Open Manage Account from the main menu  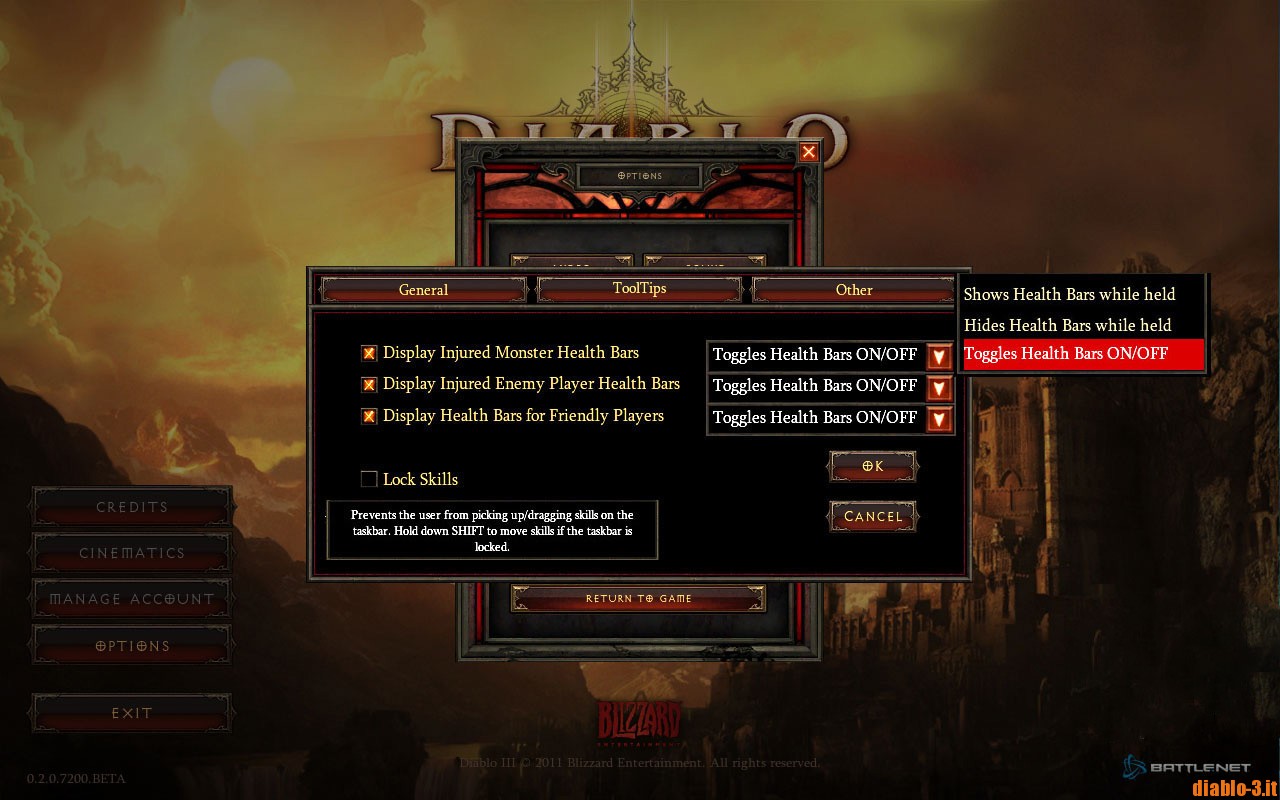point(130,599)
